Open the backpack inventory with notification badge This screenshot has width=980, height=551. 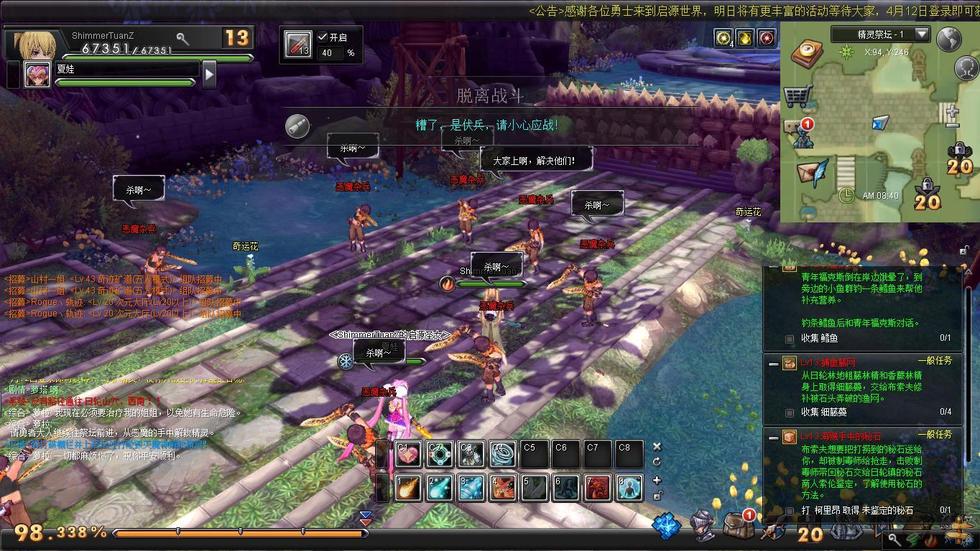coord(738,523)
